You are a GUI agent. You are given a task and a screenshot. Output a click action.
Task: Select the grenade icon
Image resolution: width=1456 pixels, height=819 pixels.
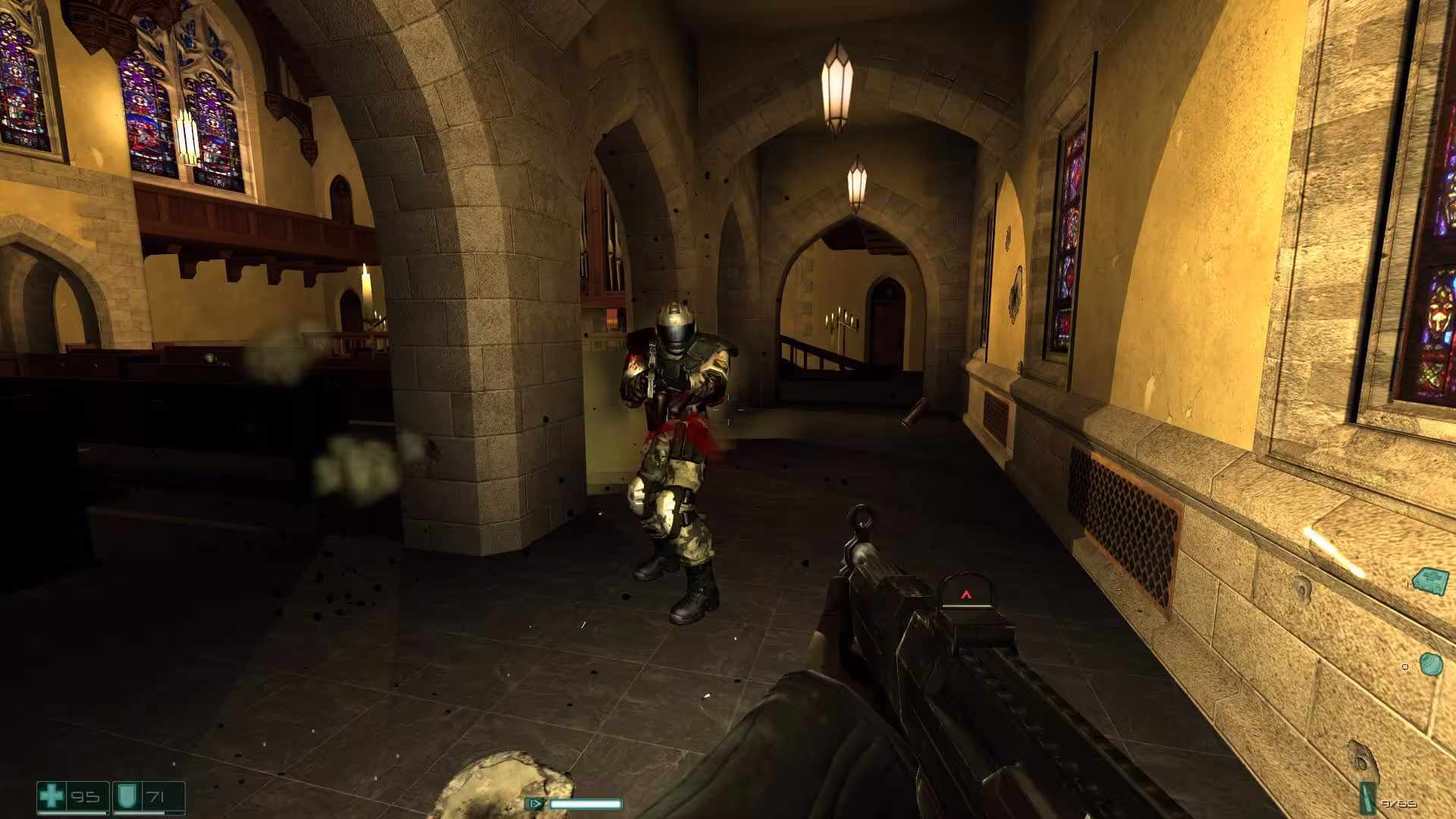1430,664
